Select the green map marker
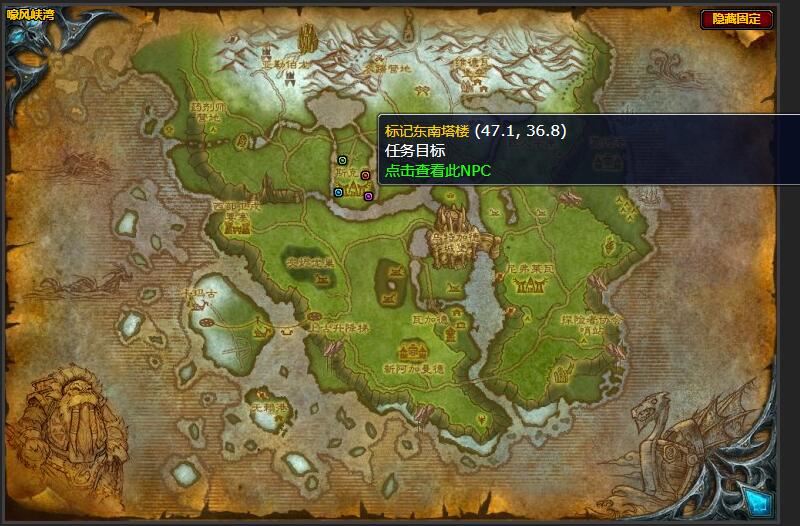 click(x=343, y=160)
